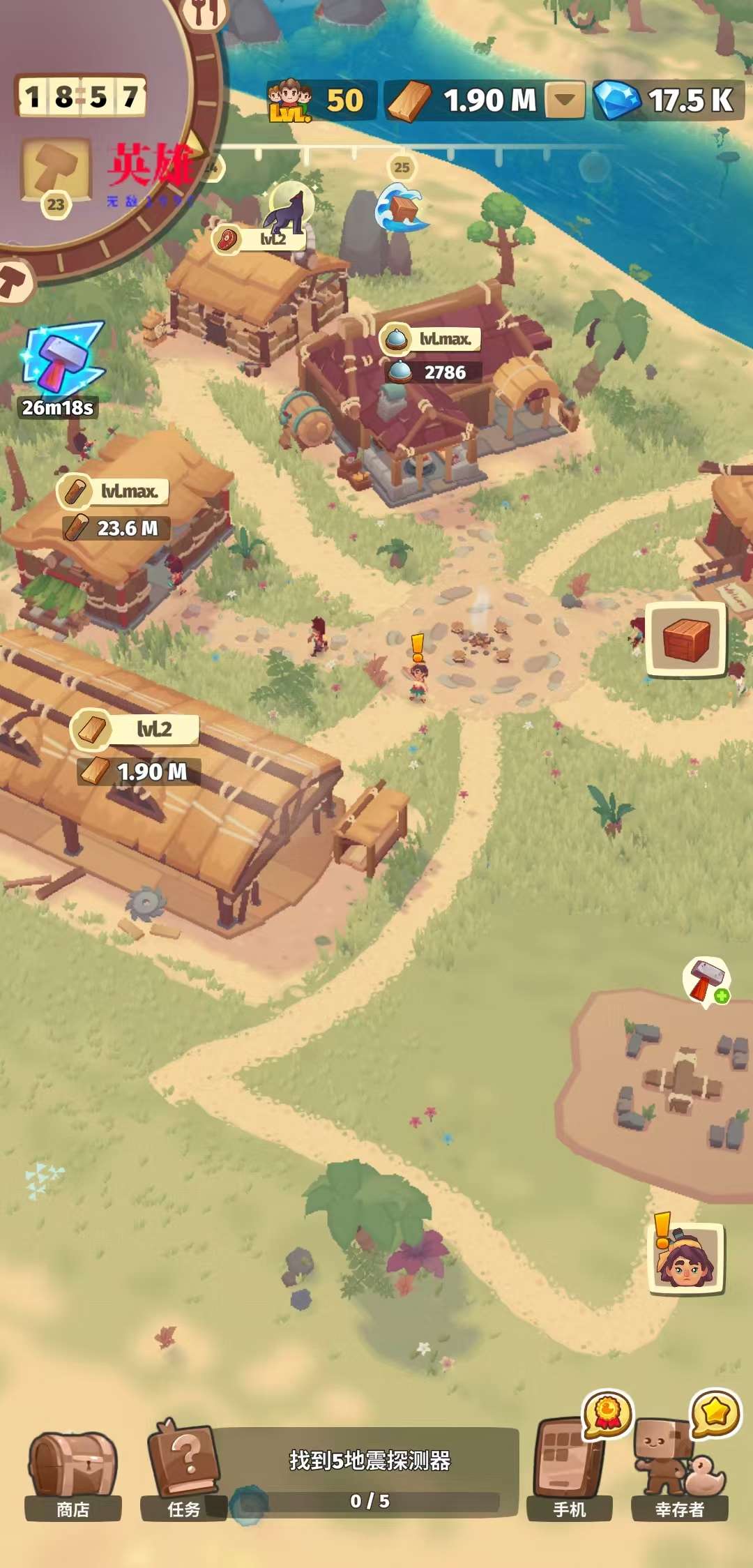Open the medal ribbon rewards bubble
The height and width of the screenshot is (1568, 753).
[608, 1413]
